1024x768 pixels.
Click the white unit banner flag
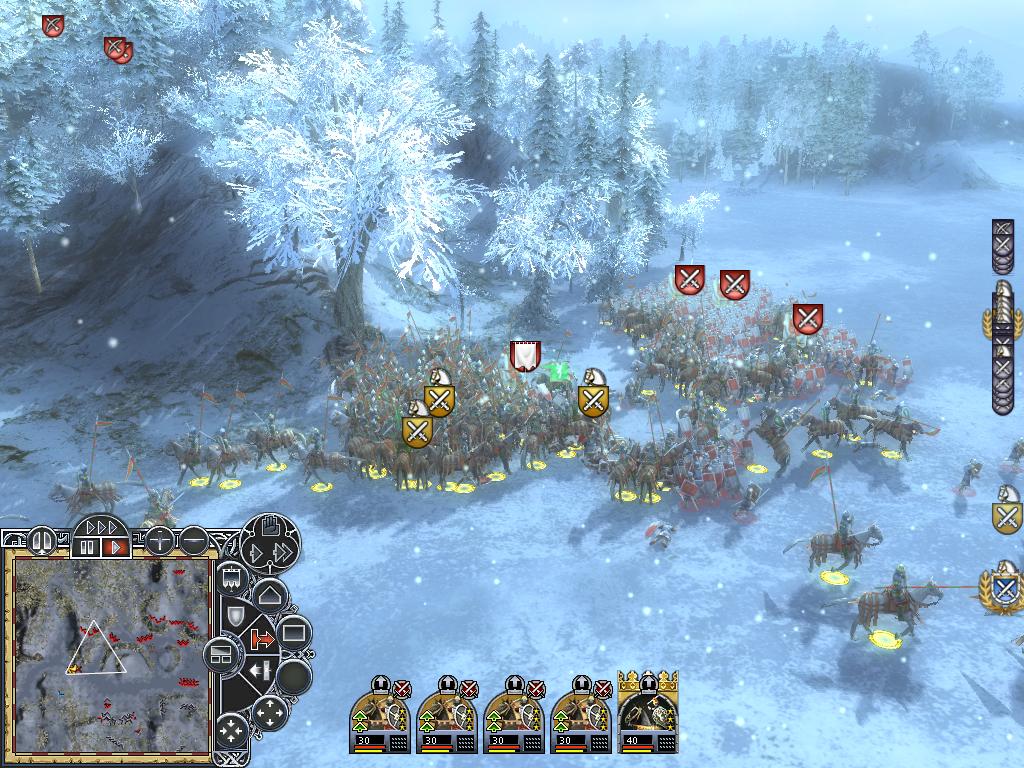(525, 355)
